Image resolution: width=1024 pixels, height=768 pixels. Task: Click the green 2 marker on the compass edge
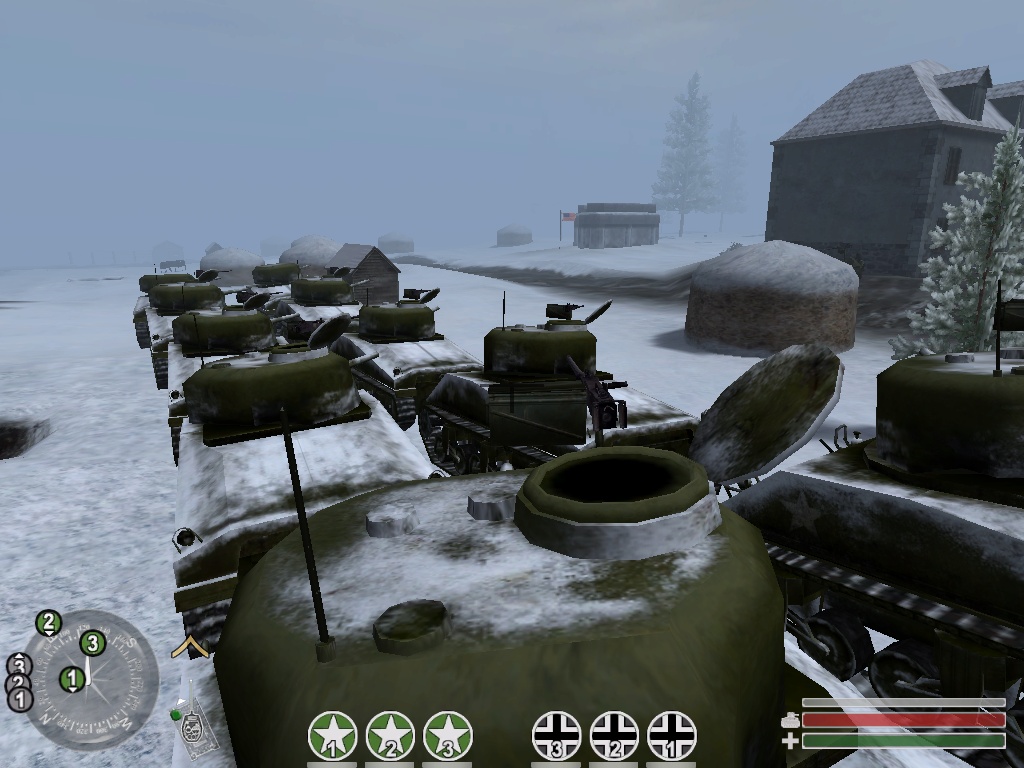48,624
